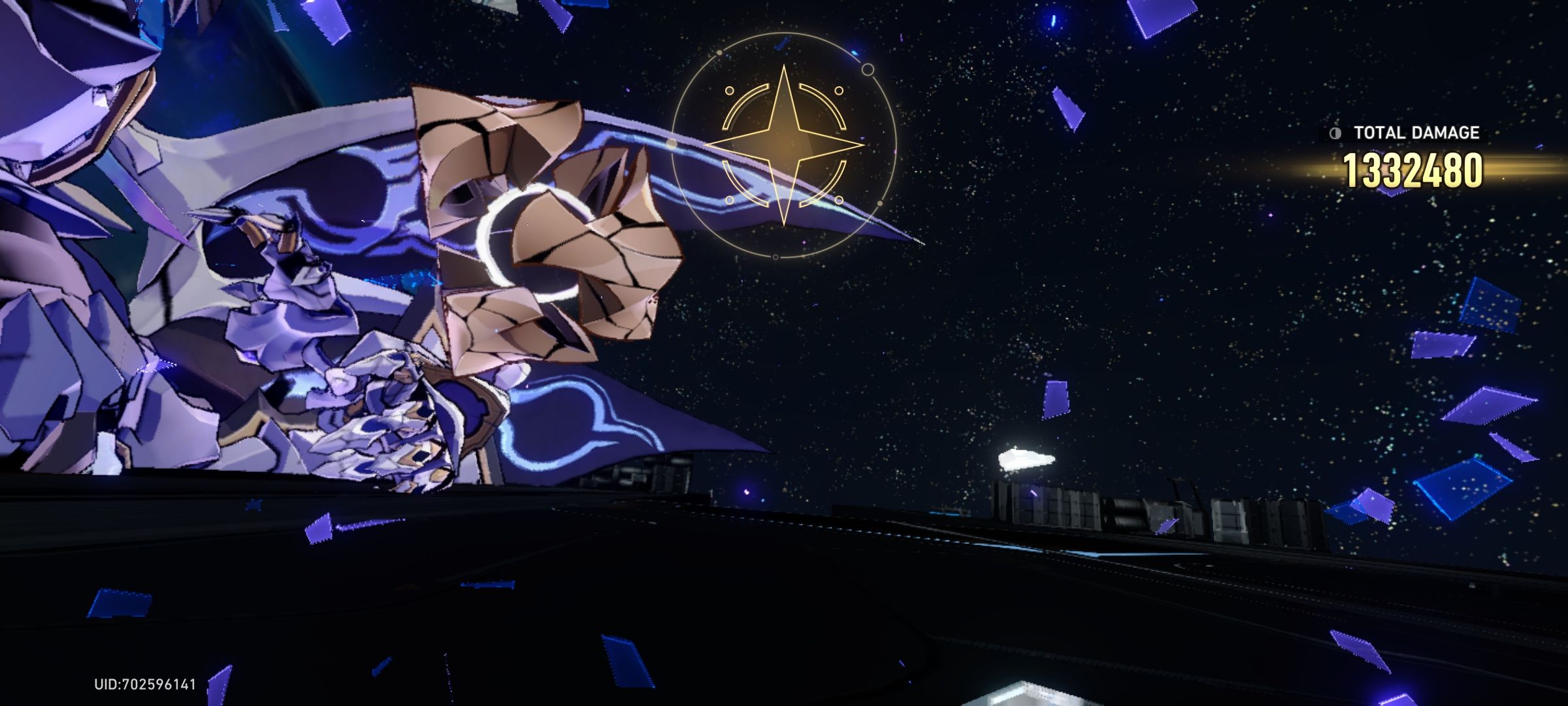This screenshot has height=706, width=1568.
Task: Click the upper-left arc segment of the compass emblem
Action: point(742,102)
